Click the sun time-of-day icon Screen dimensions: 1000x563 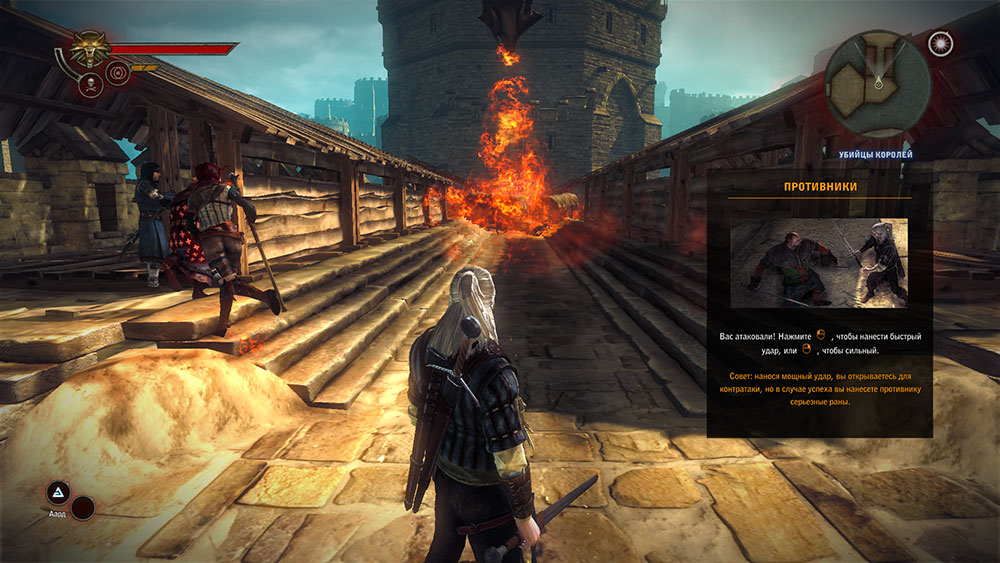coord(940,43)
